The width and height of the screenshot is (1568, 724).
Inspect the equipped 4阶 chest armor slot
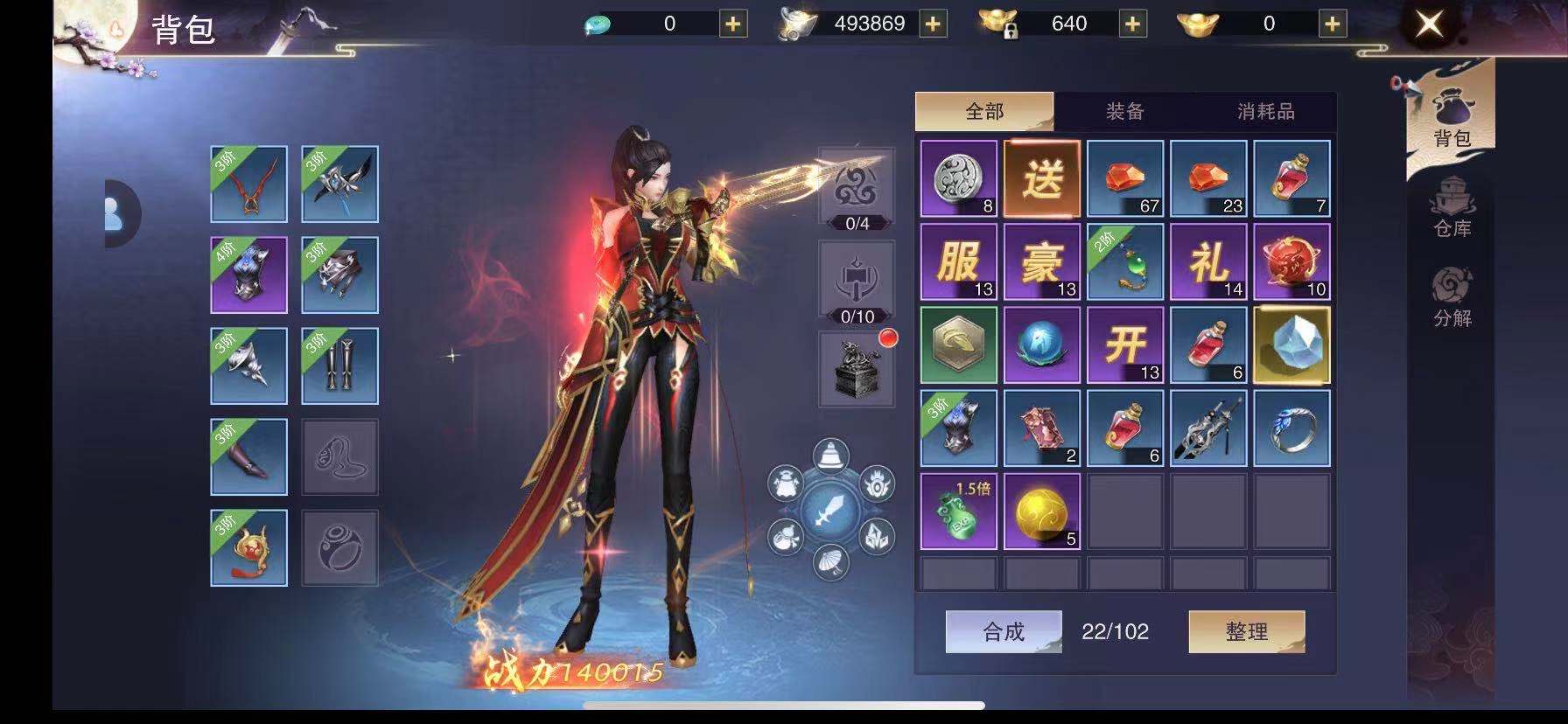(x=248, y=275)
